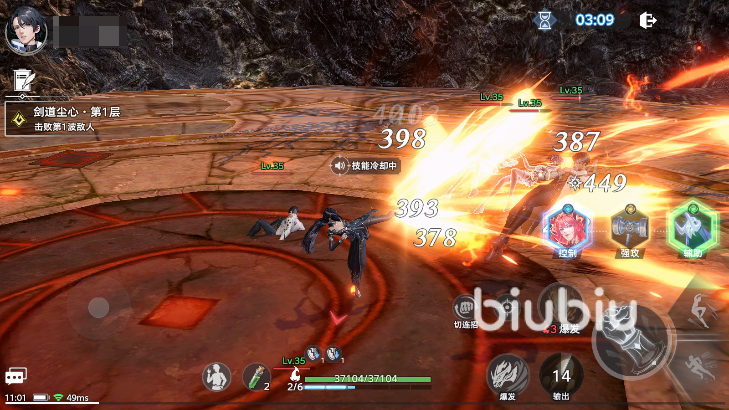The image size is (729, 410).
Task: Open the quest log notepad icon
Action: 21,79
